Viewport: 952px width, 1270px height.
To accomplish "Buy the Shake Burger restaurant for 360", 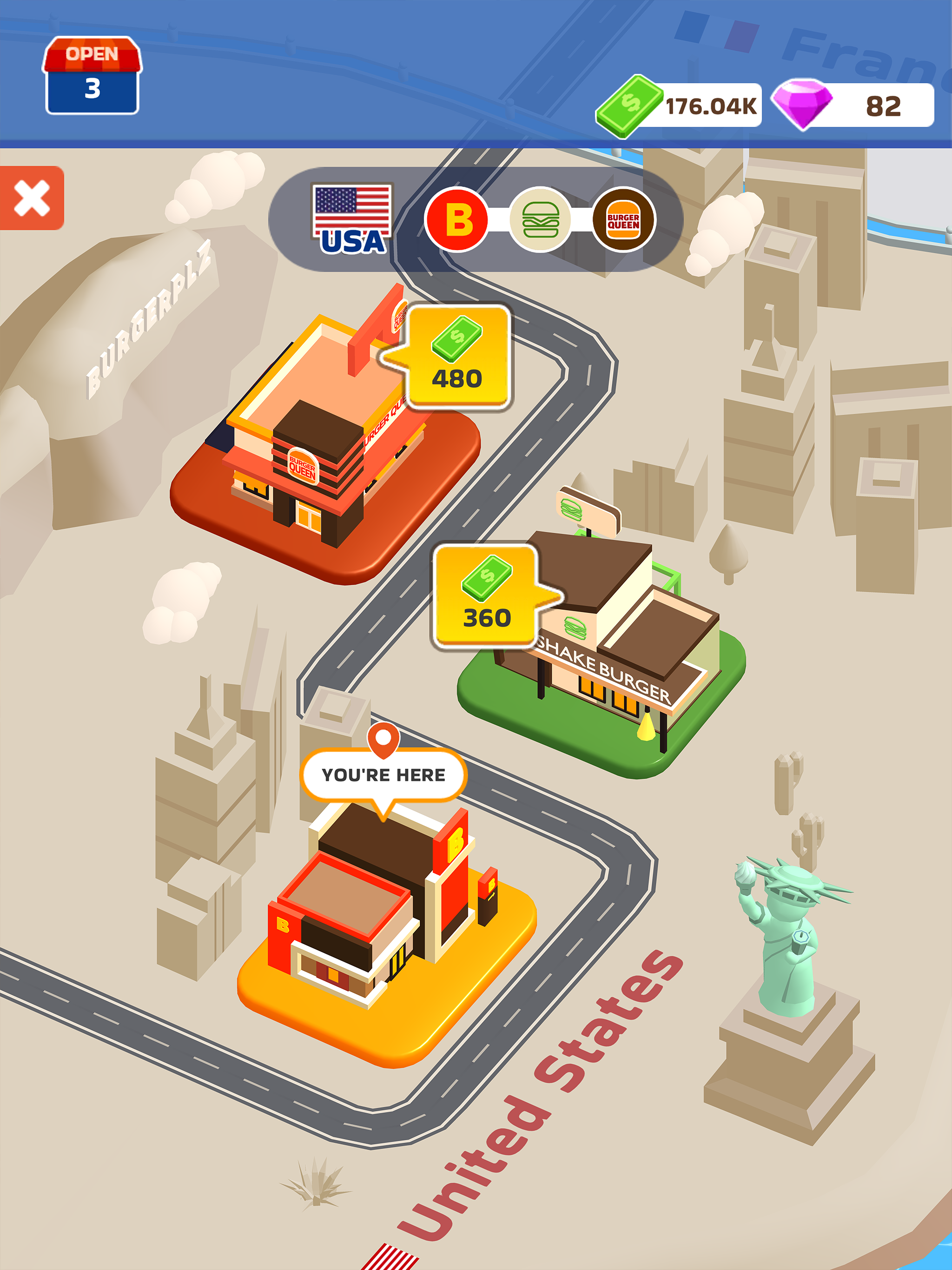I will (x=487, y=596).
